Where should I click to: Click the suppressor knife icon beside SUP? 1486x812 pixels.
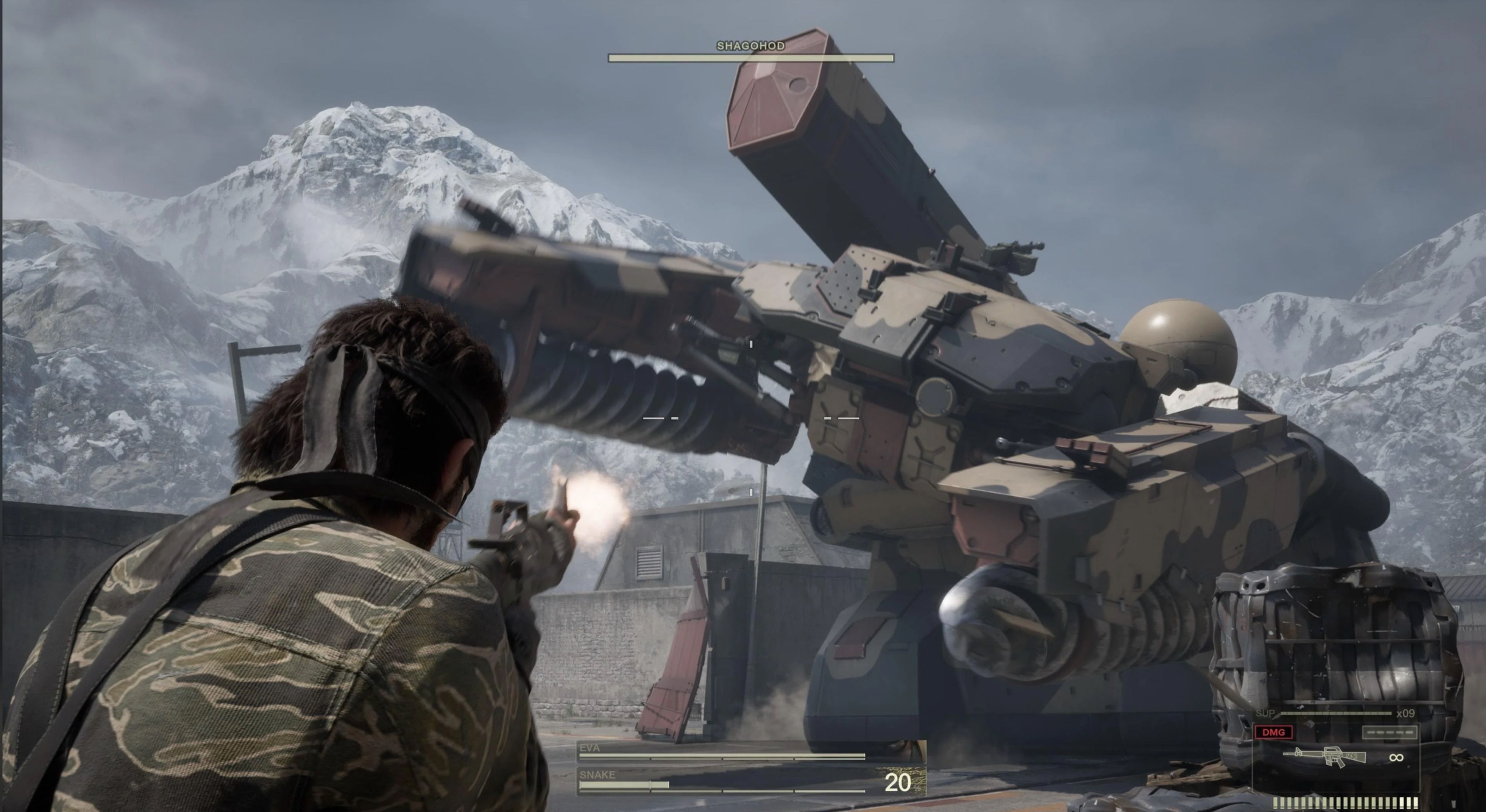[1276, 717]
